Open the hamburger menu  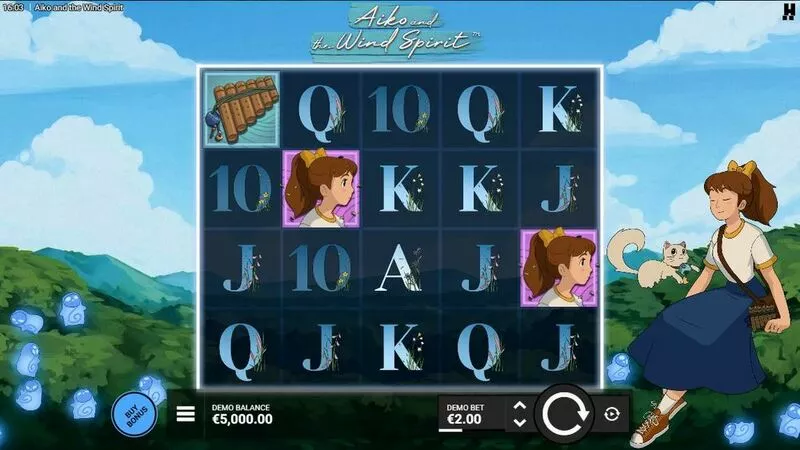[186, 414]
